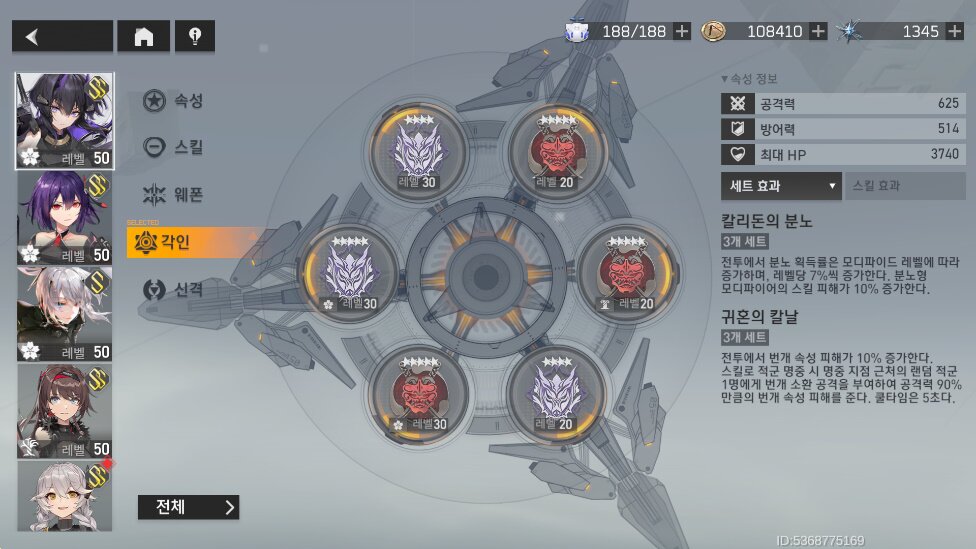The width and height of the screenshot is (976, 549).
Task: Go back using the arrow button
Action: click(x=62, y=37)
